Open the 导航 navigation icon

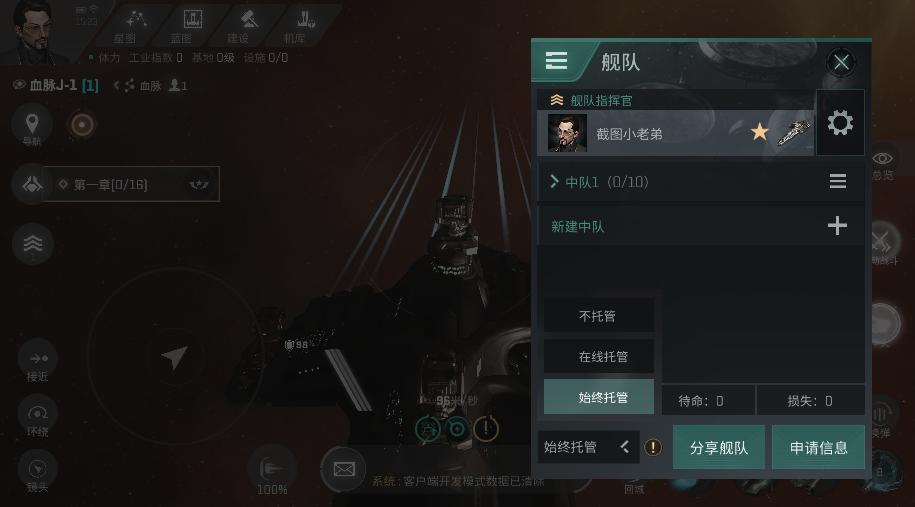32,125
